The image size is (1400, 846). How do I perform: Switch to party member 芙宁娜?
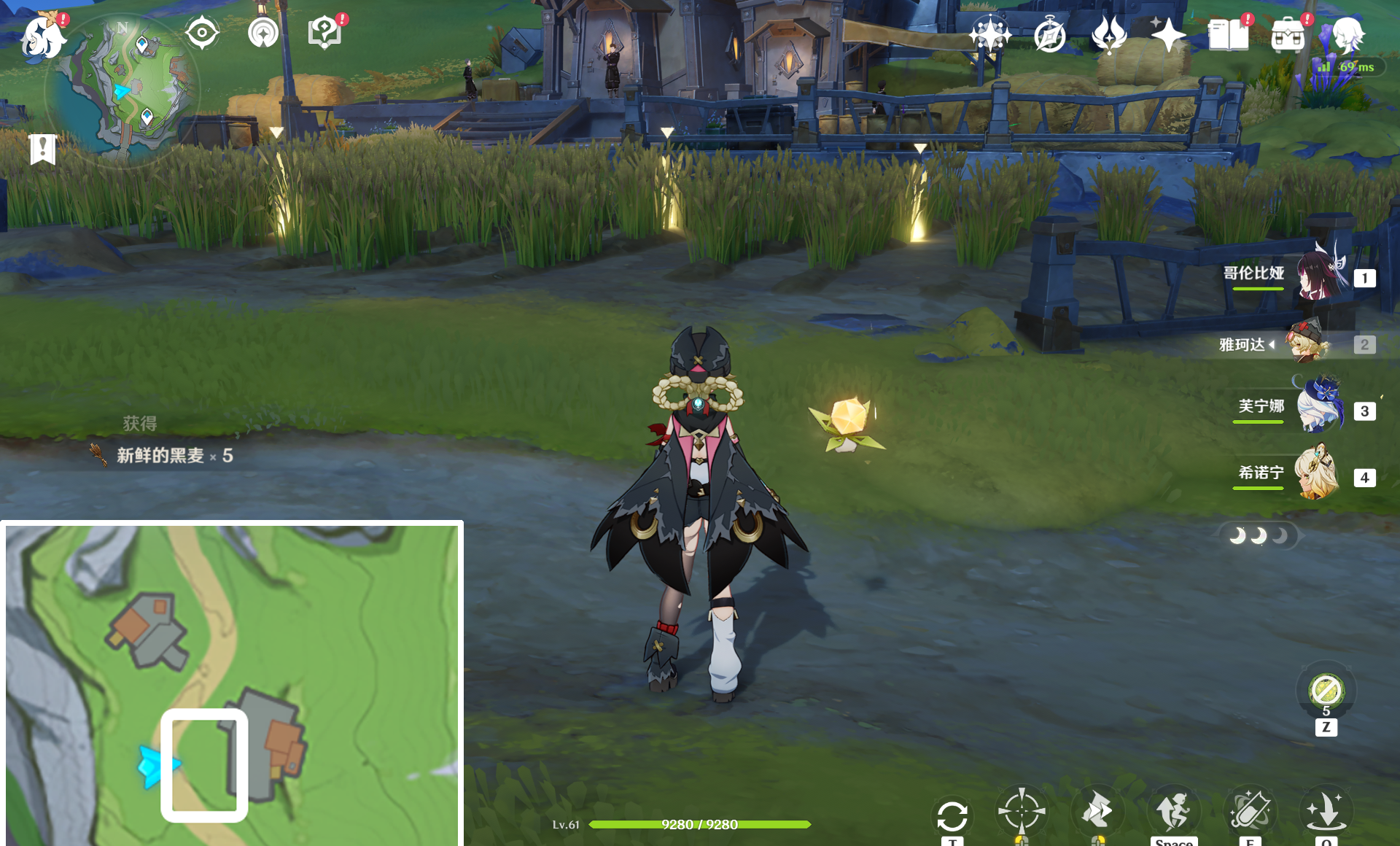point(1320,407)
